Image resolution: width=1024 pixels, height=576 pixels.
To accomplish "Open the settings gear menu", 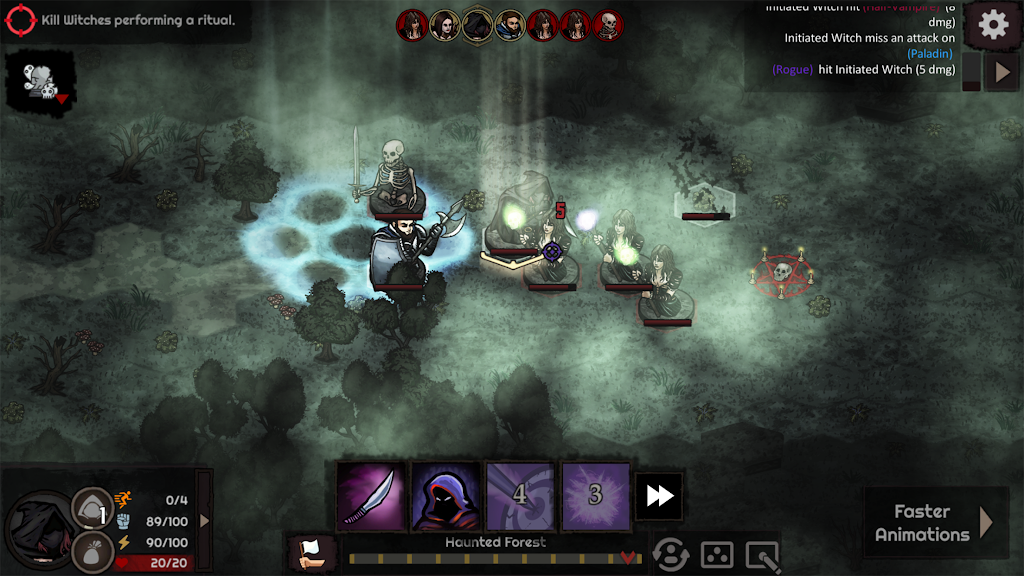I will (993, 25).
